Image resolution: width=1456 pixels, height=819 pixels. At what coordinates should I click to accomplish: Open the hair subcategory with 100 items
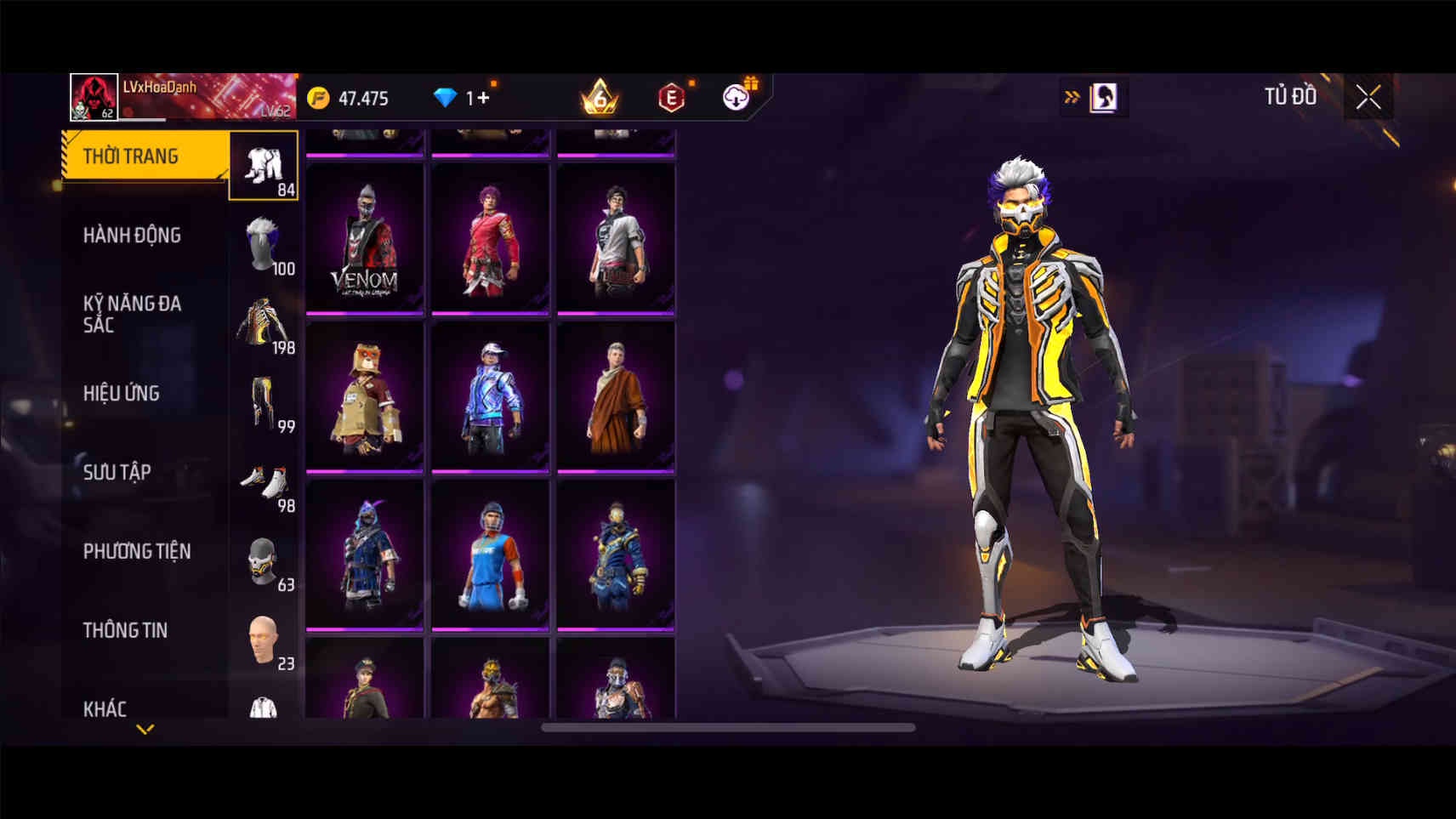264,245
